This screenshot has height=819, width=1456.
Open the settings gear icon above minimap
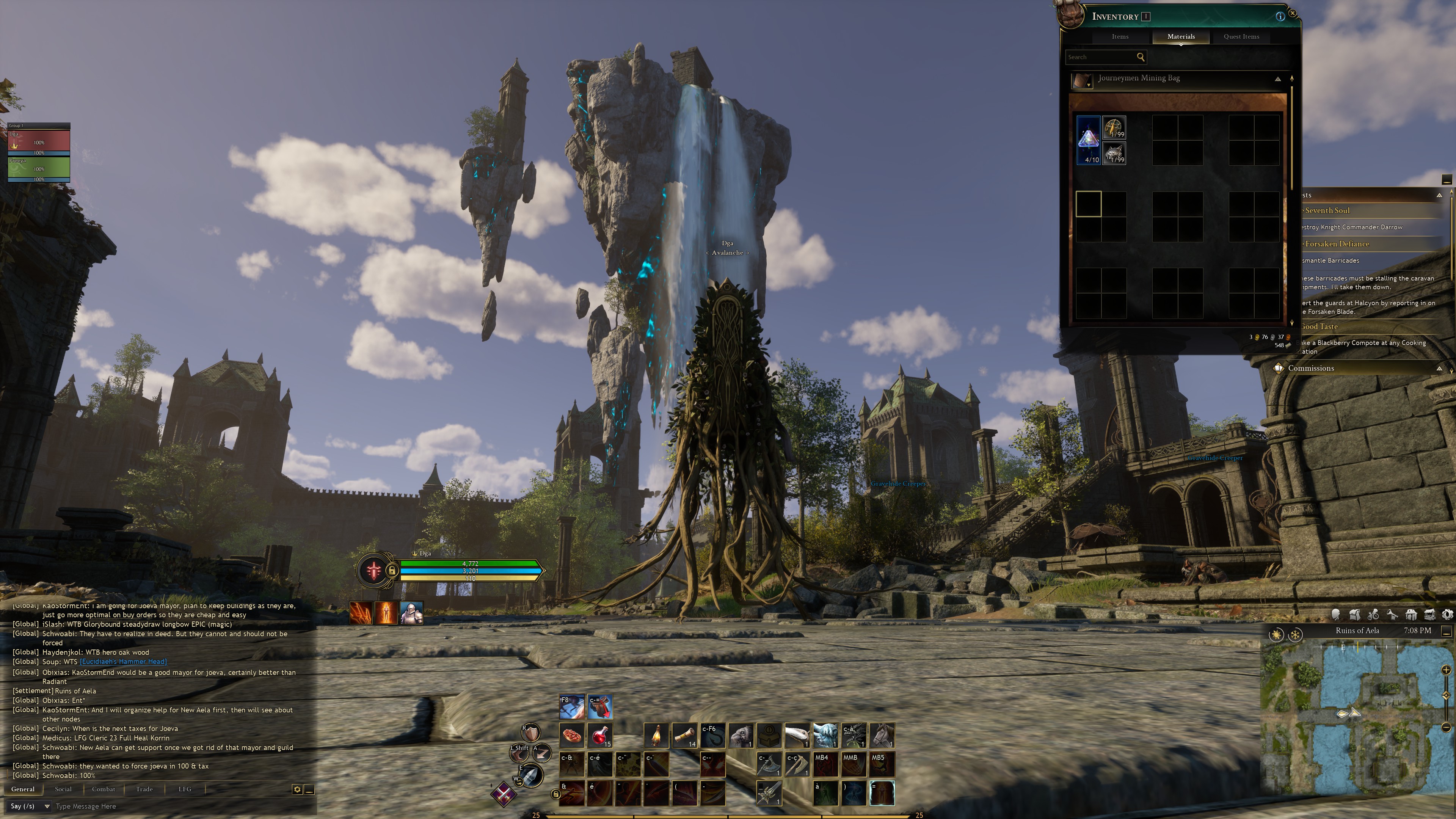[1448, 615]
